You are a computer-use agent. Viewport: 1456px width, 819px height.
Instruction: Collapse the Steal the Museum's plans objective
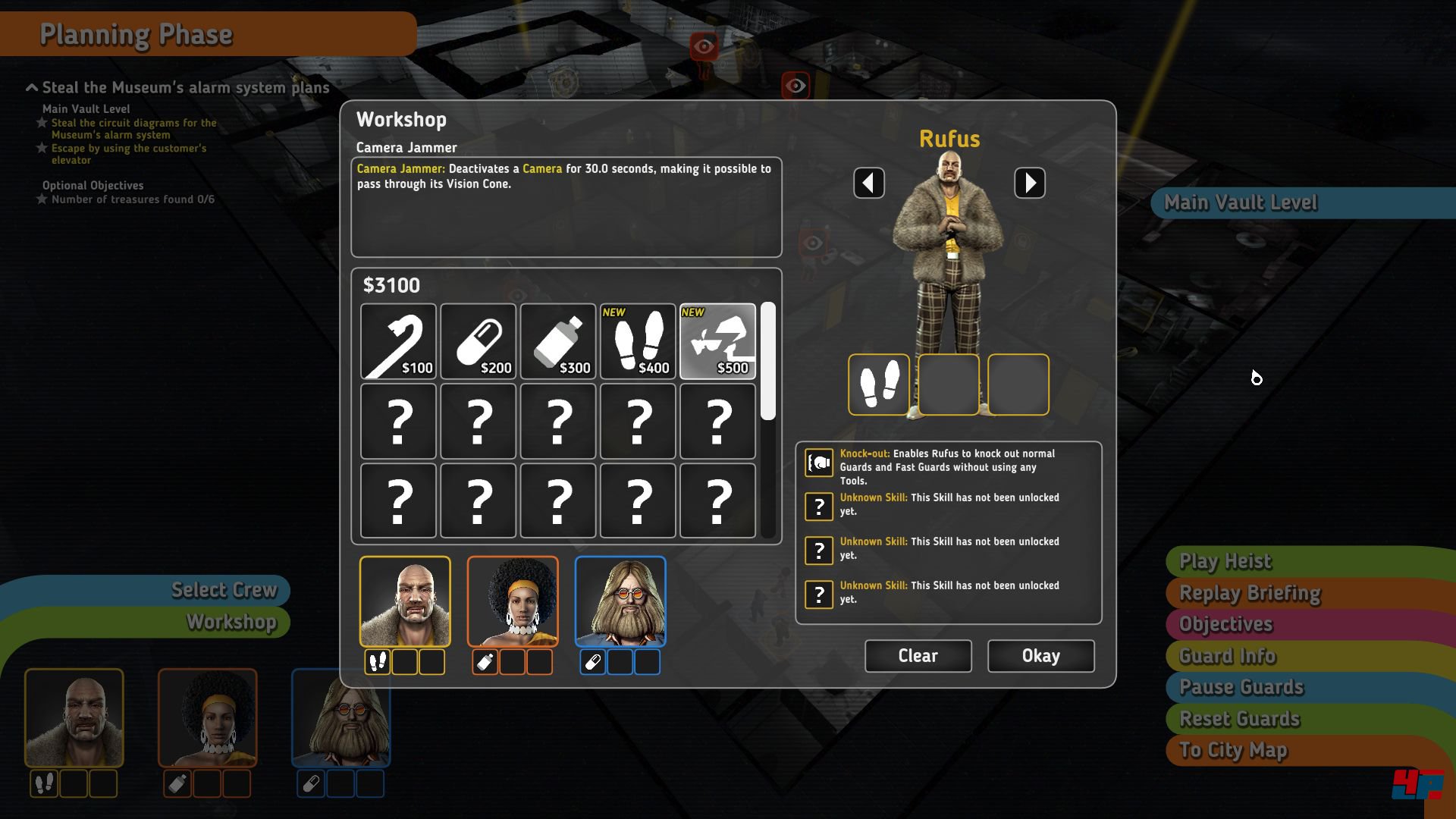tap(30, 87)
